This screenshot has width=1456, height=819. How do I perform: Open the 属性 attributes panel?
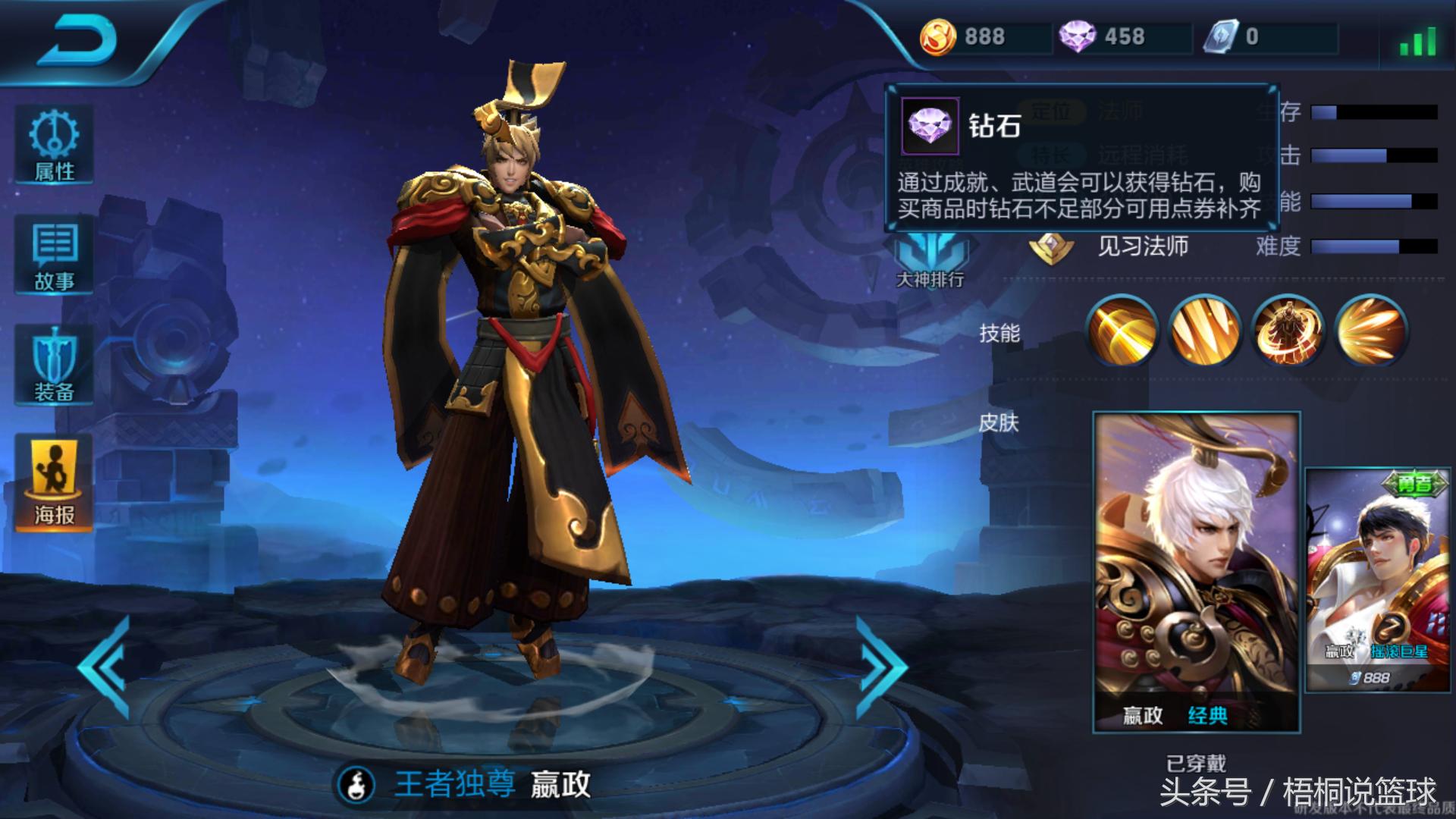[53, 144]
